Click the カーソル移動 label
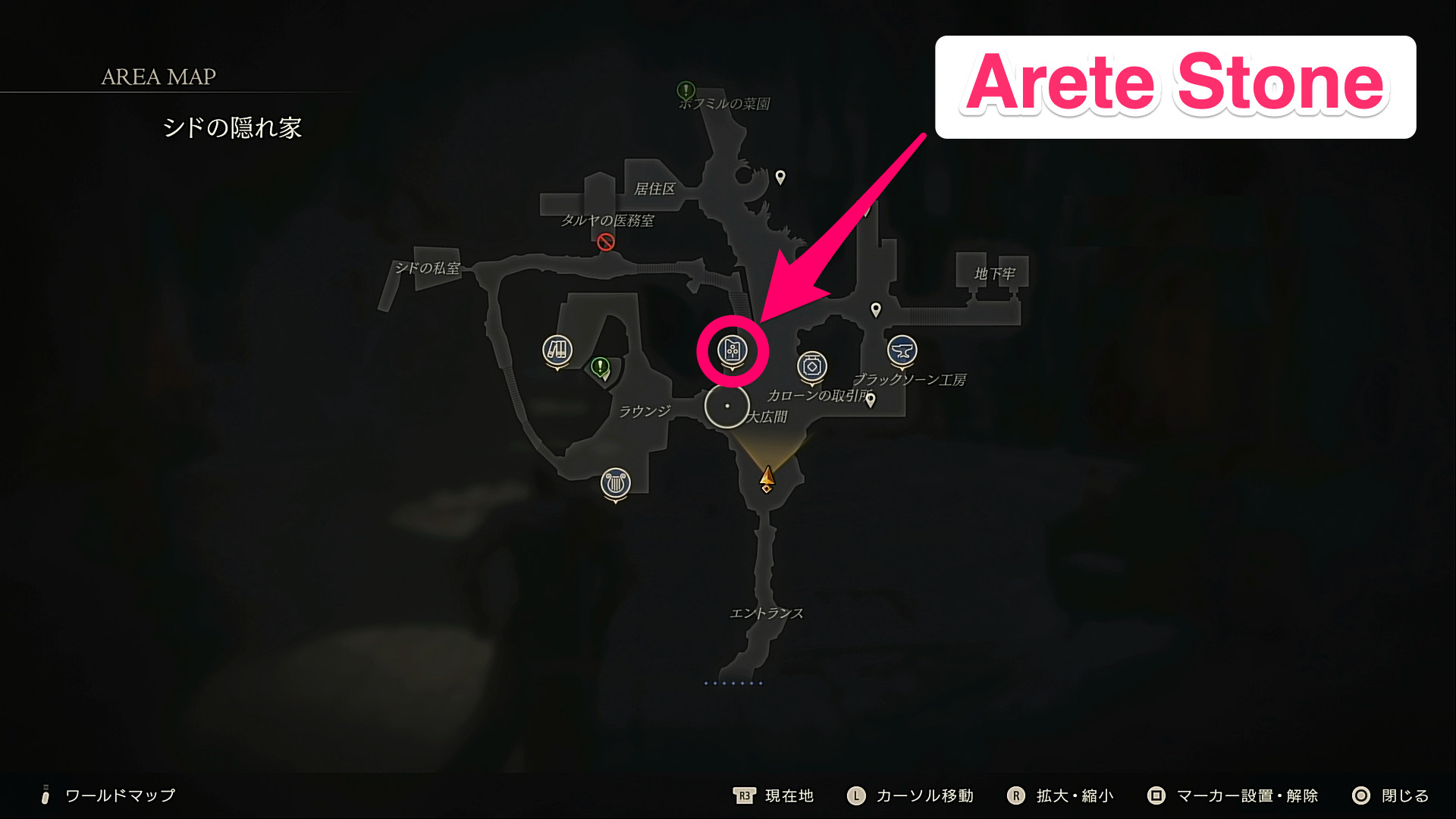This screenshot has height=819, width=1456. [x=926, y=795]
